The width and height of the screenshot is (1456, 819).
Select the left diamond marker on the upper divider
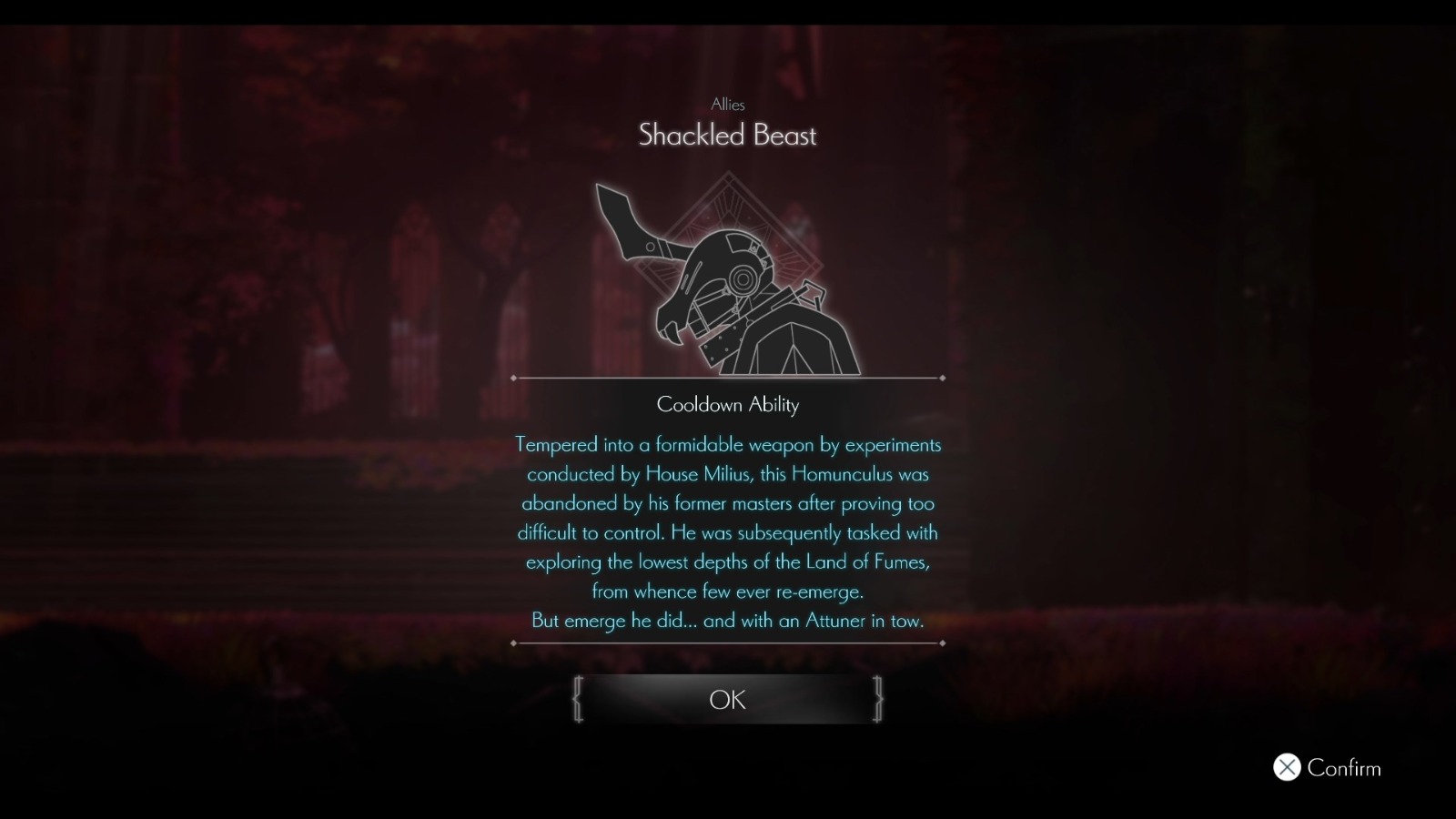(x=516, y=376)
